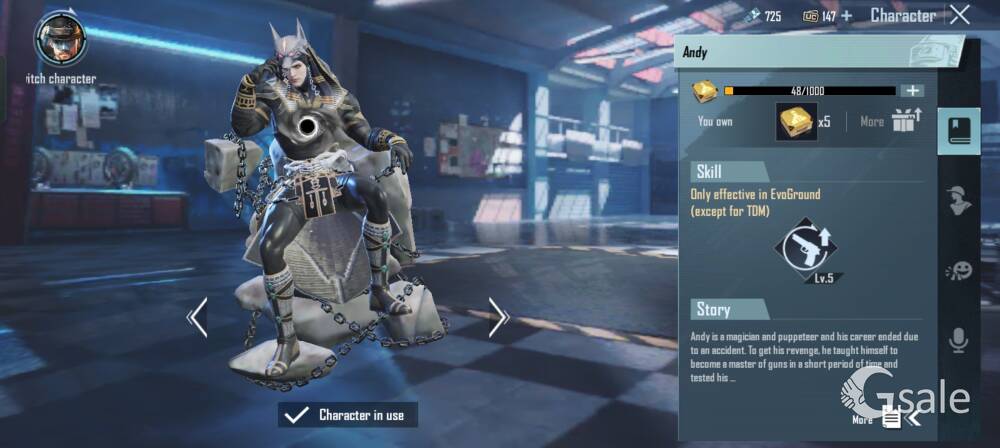1000x448 pixels.
Task: Open the switch character portrait
Action: (x=59, y=40)
